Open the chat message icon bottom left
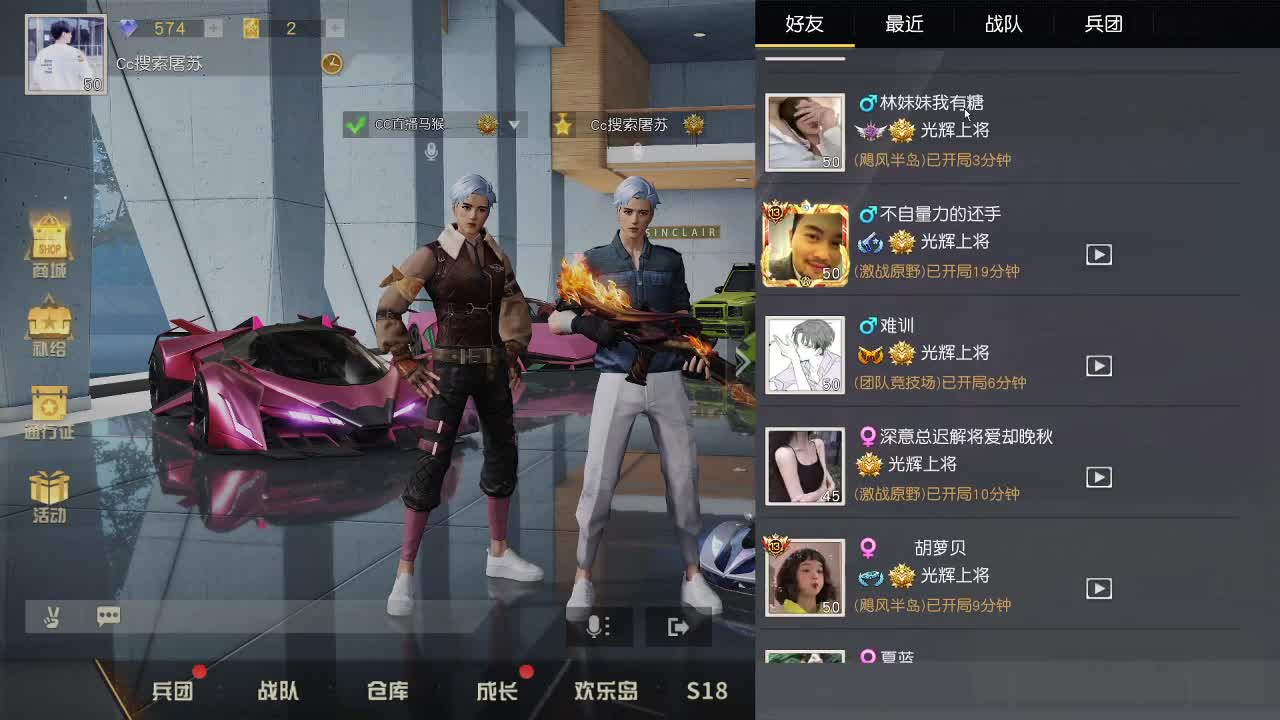 (107, 617)
